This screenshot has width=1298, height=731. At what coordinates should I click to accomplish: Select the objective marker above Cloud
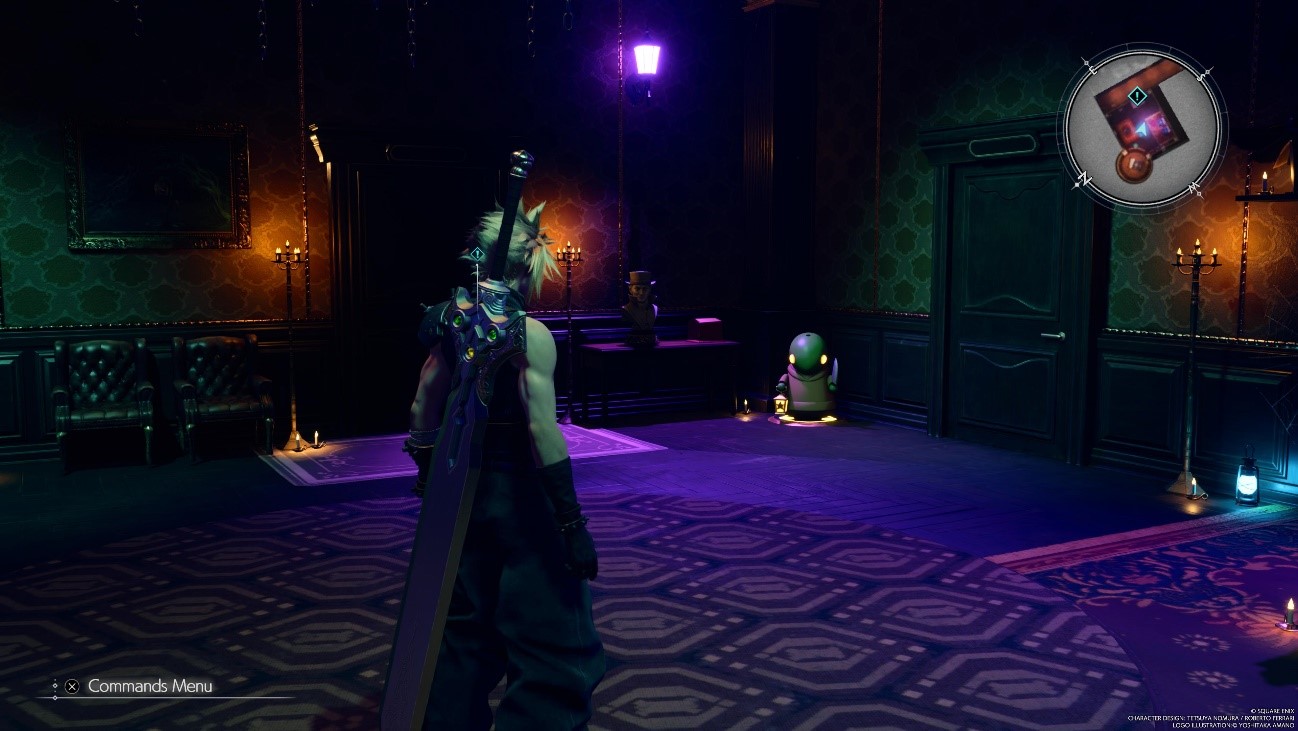[x=478, y=254]
